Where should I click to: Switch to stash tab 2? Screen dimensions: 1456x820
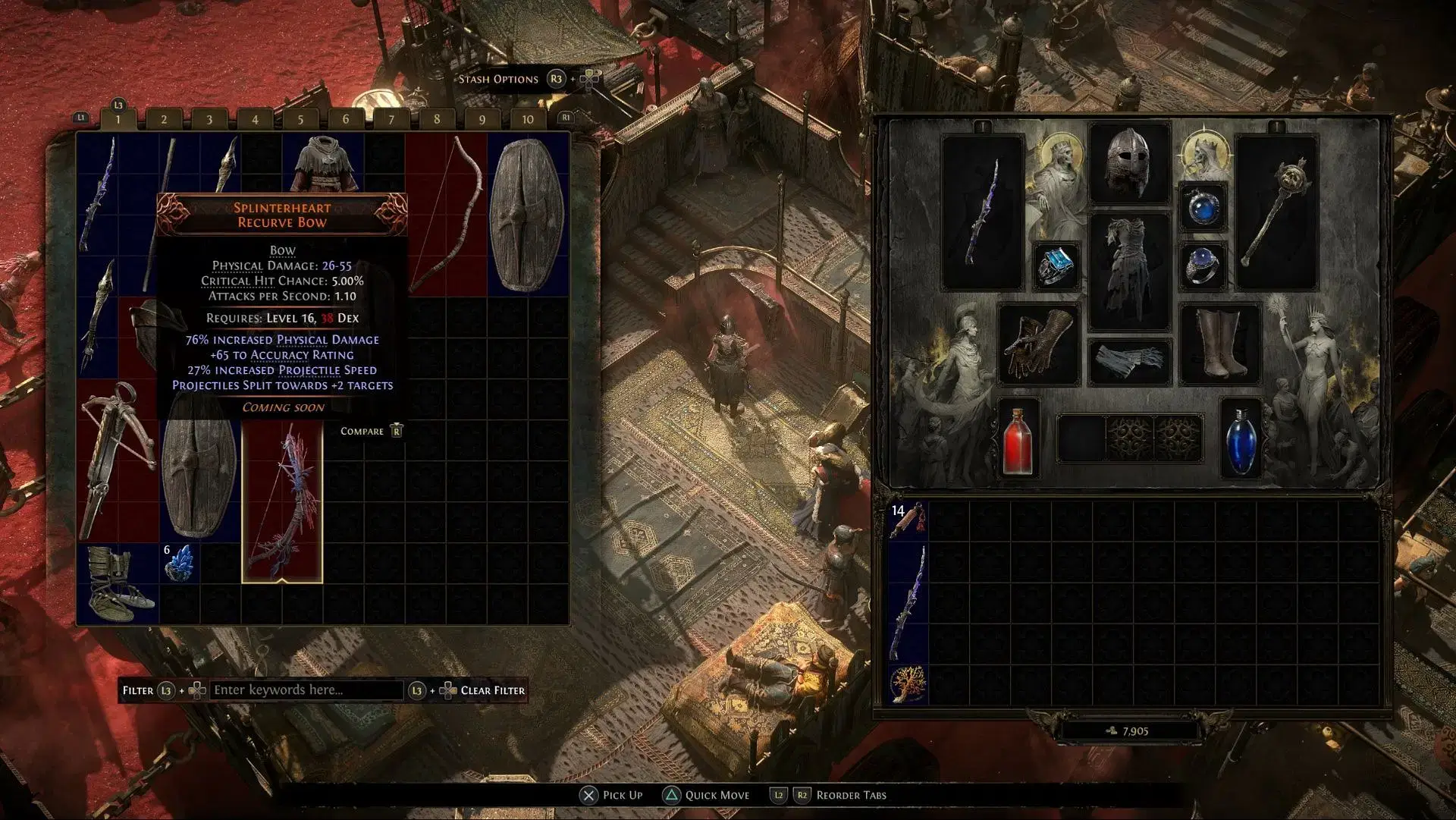click(164, 119)
